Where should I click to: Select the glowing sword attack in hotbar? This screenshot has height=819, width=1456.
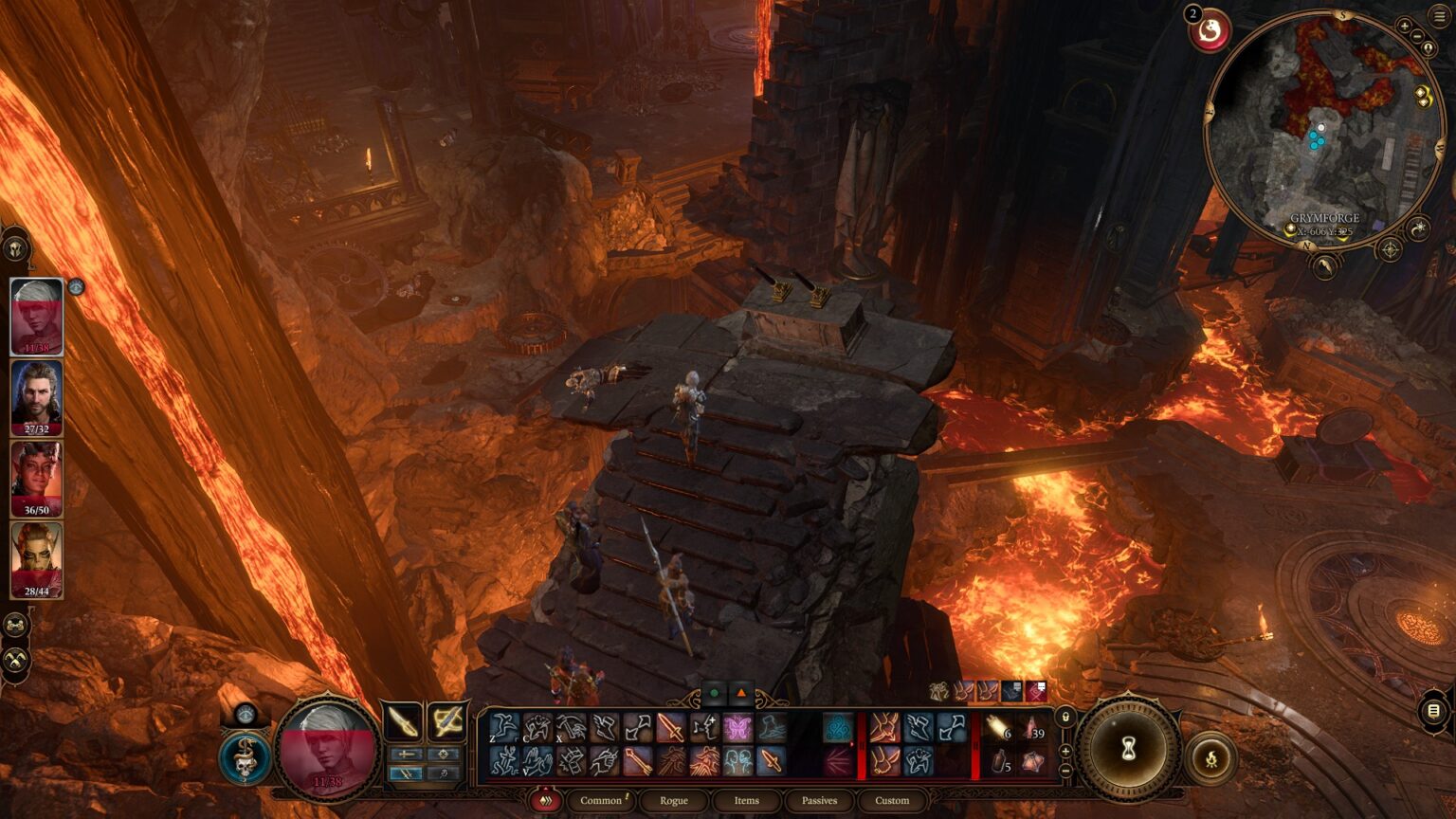click(671, 729)
